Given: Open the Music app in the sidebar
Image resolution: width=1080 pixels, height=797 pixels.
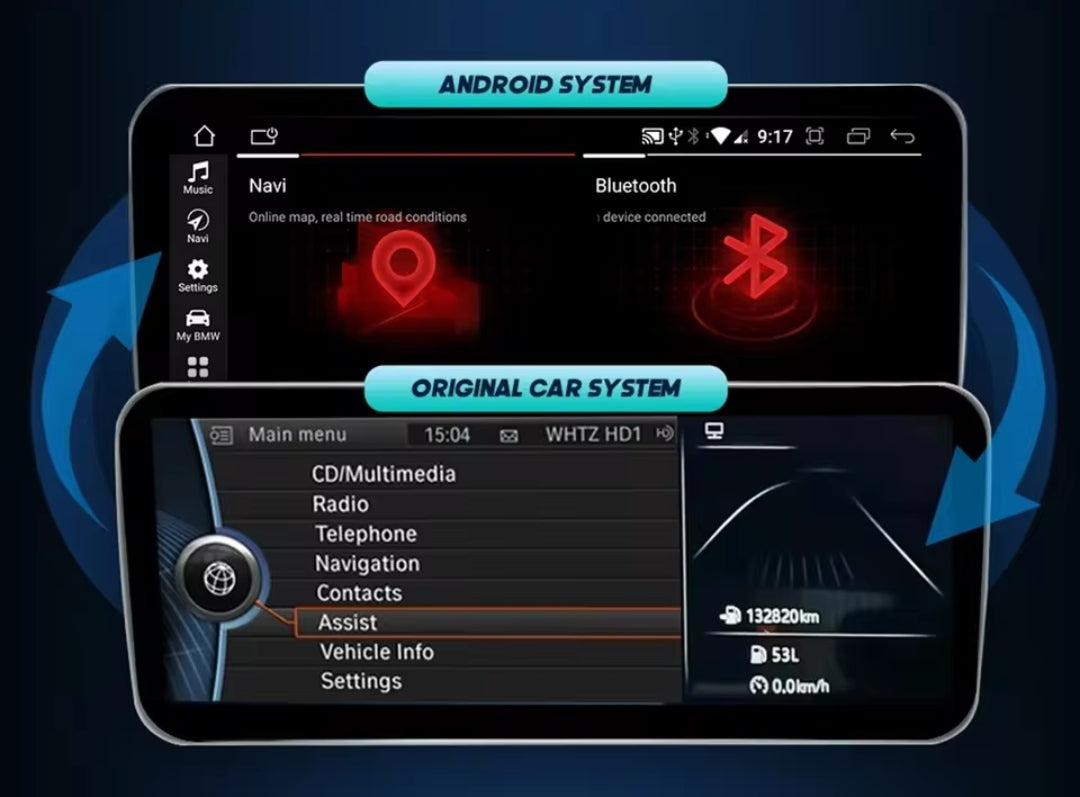Looking at the screenshot, I should (x=198, y=177).
